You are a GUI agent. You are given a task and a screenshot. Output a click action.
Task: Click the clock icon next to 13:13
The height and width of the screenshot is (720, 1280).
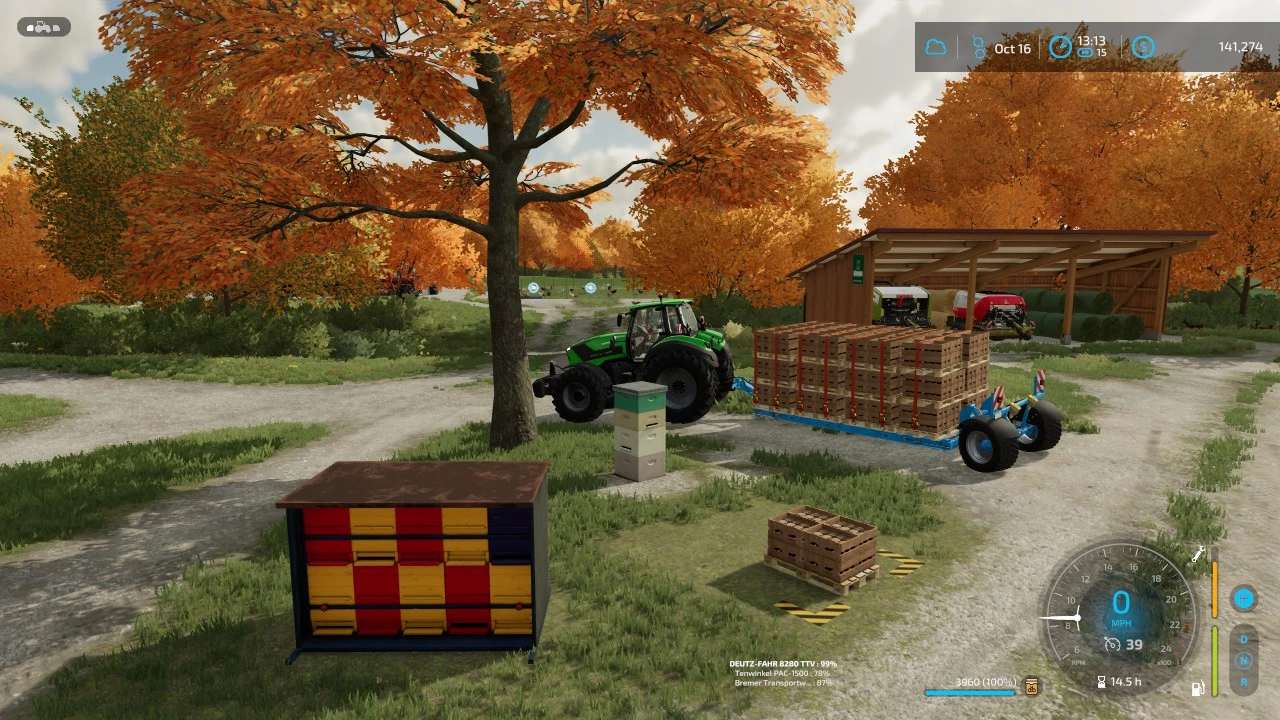click(1061, 47)
